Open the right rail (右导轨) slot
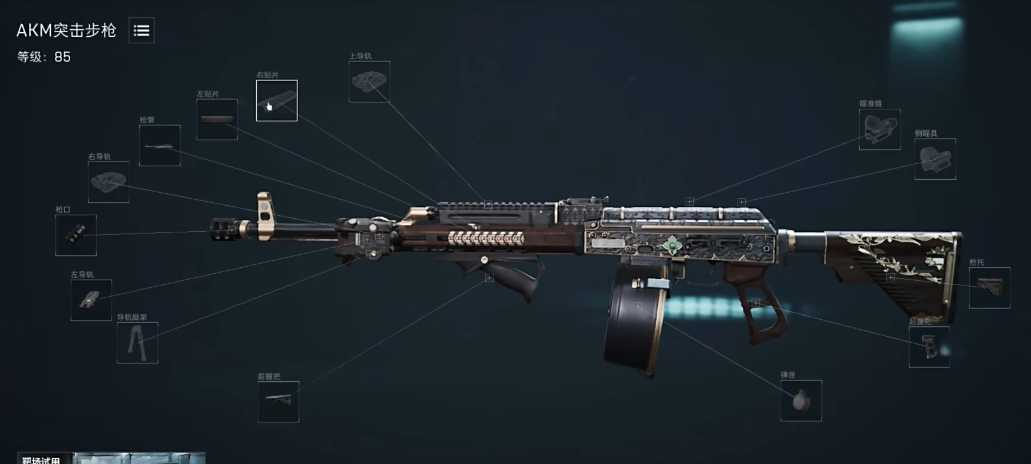 tap(108, 182)
